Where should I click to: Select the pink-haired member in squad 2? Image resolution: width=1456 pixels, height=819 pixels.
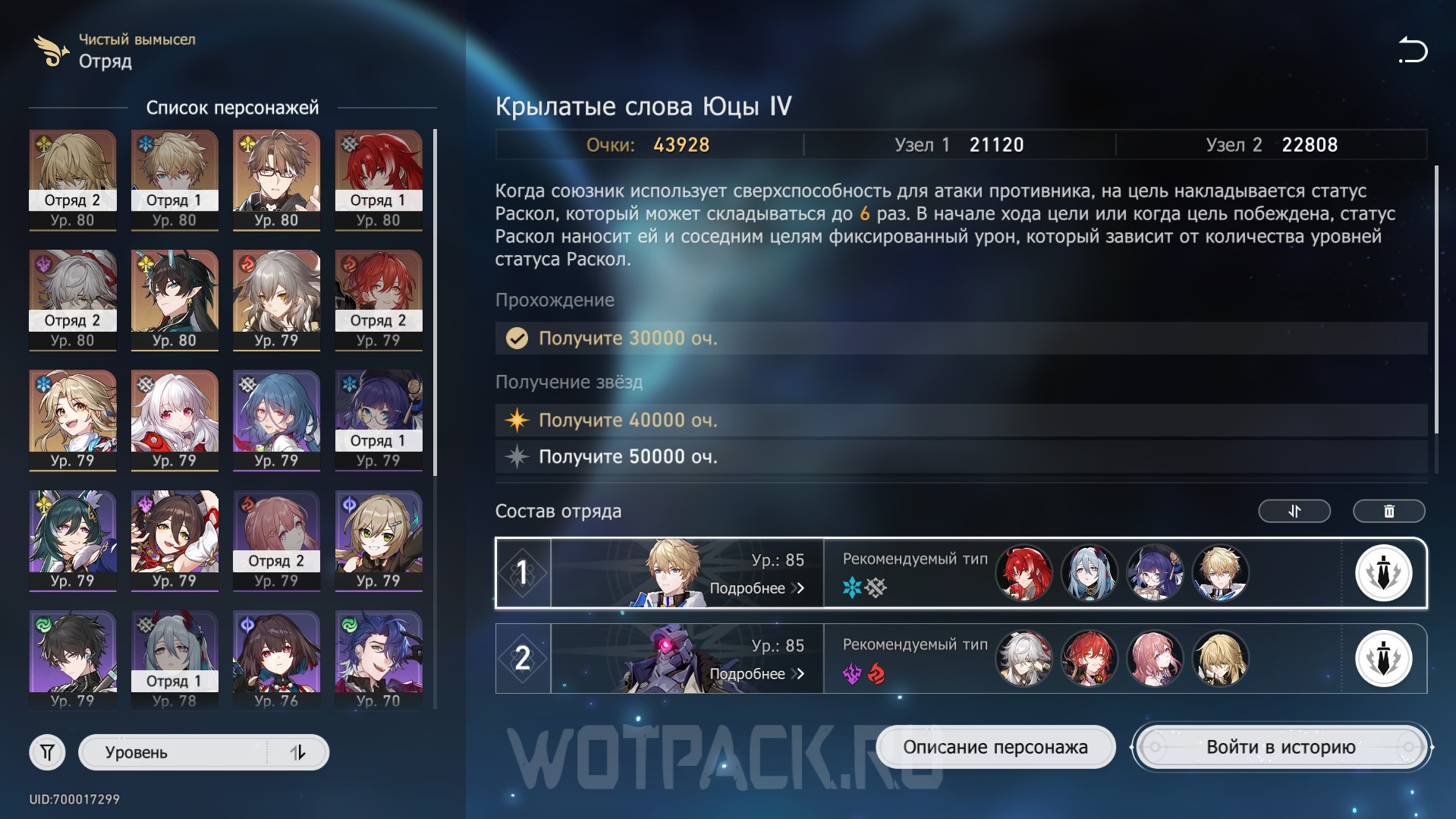coord(1154,658)
